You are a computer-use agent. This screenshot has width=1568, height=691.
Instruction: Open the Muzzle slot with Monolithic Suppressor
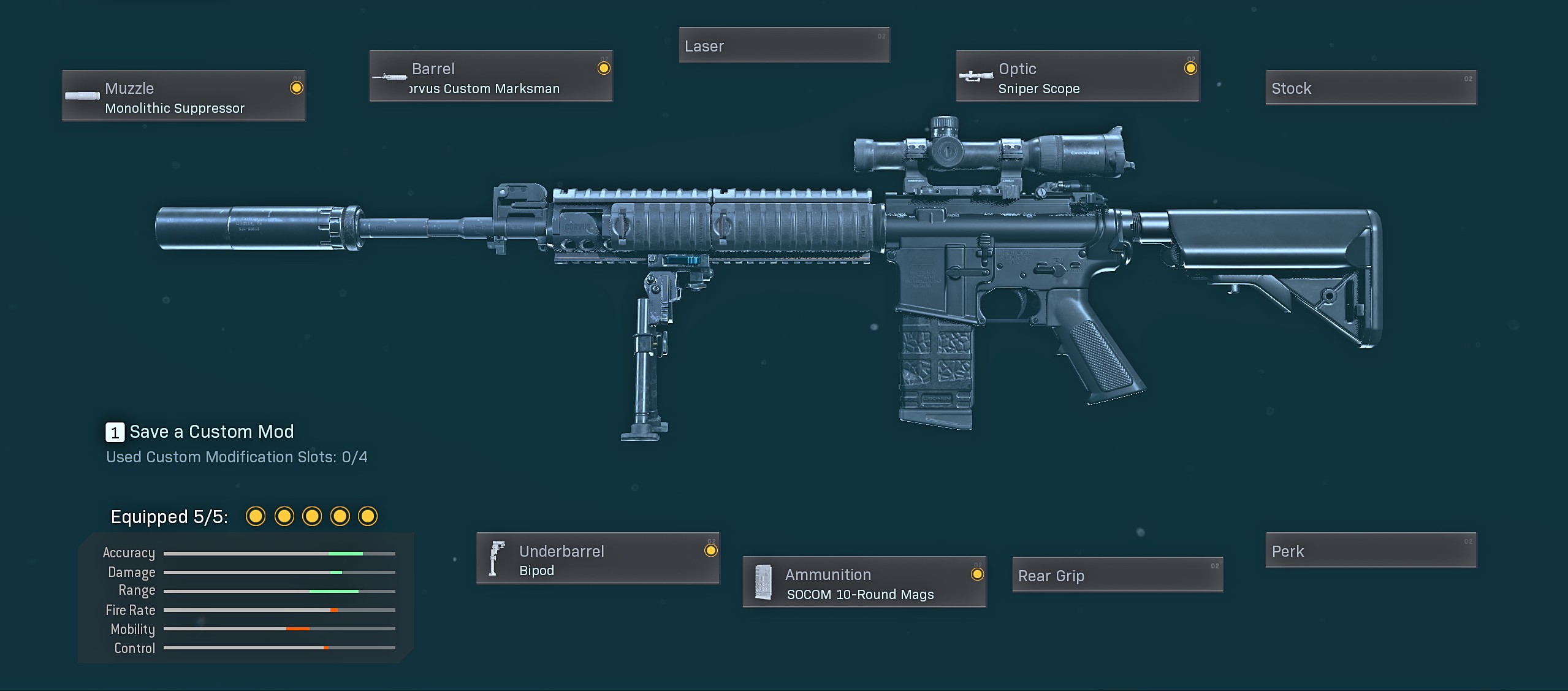183,96
